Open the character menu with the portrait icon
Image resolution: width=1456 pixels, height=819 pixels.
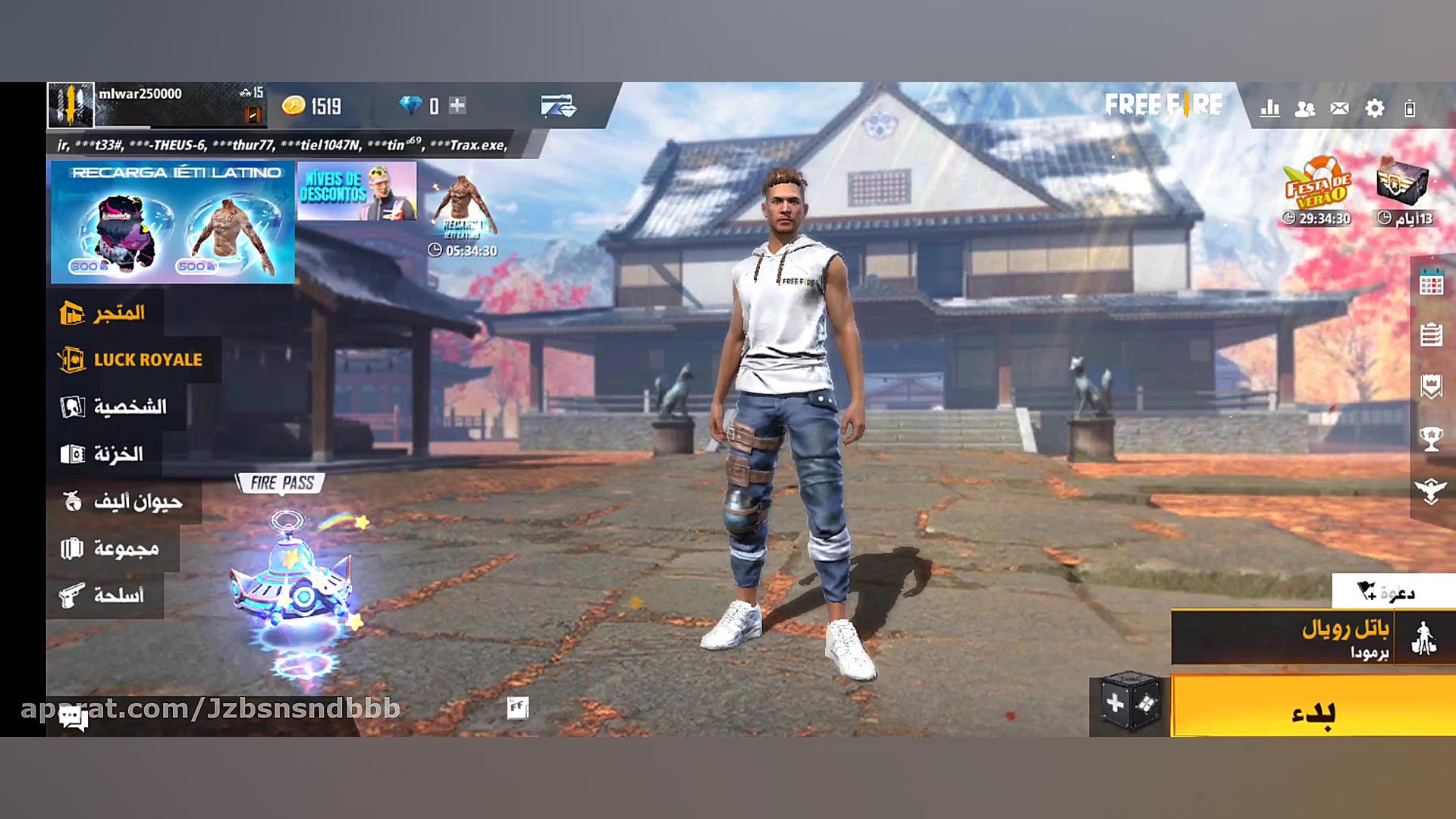point(114,406)
